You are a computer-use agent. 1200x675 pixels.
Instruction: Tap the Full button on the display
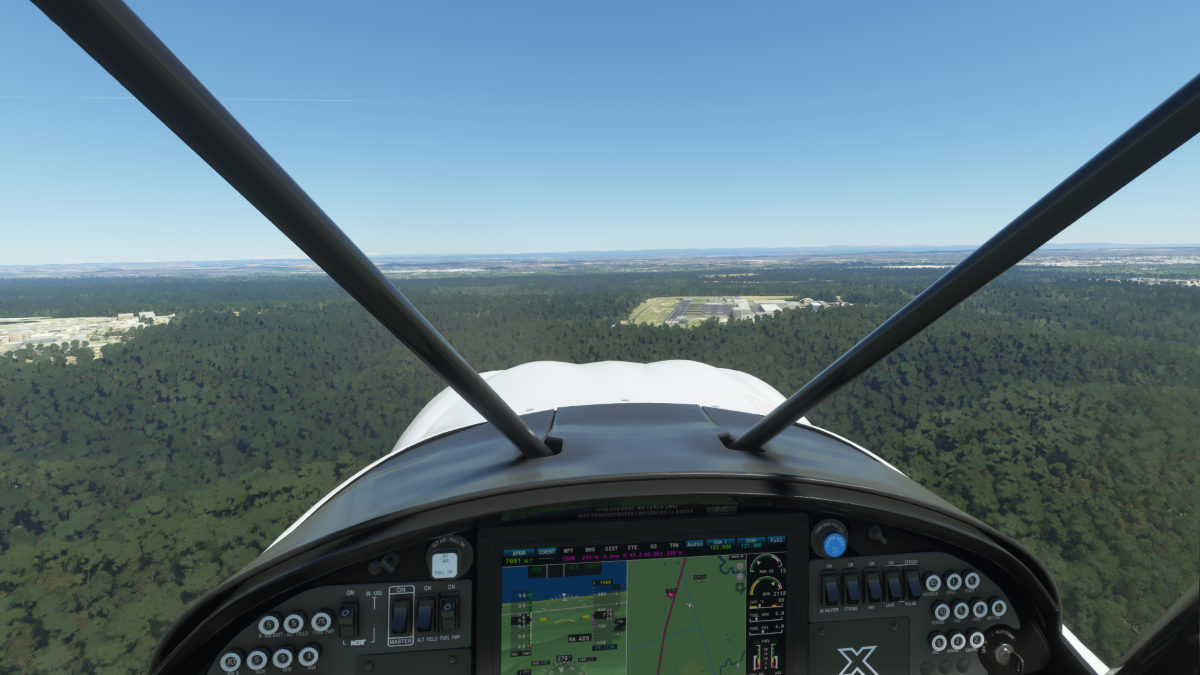(x=777, y=541)
